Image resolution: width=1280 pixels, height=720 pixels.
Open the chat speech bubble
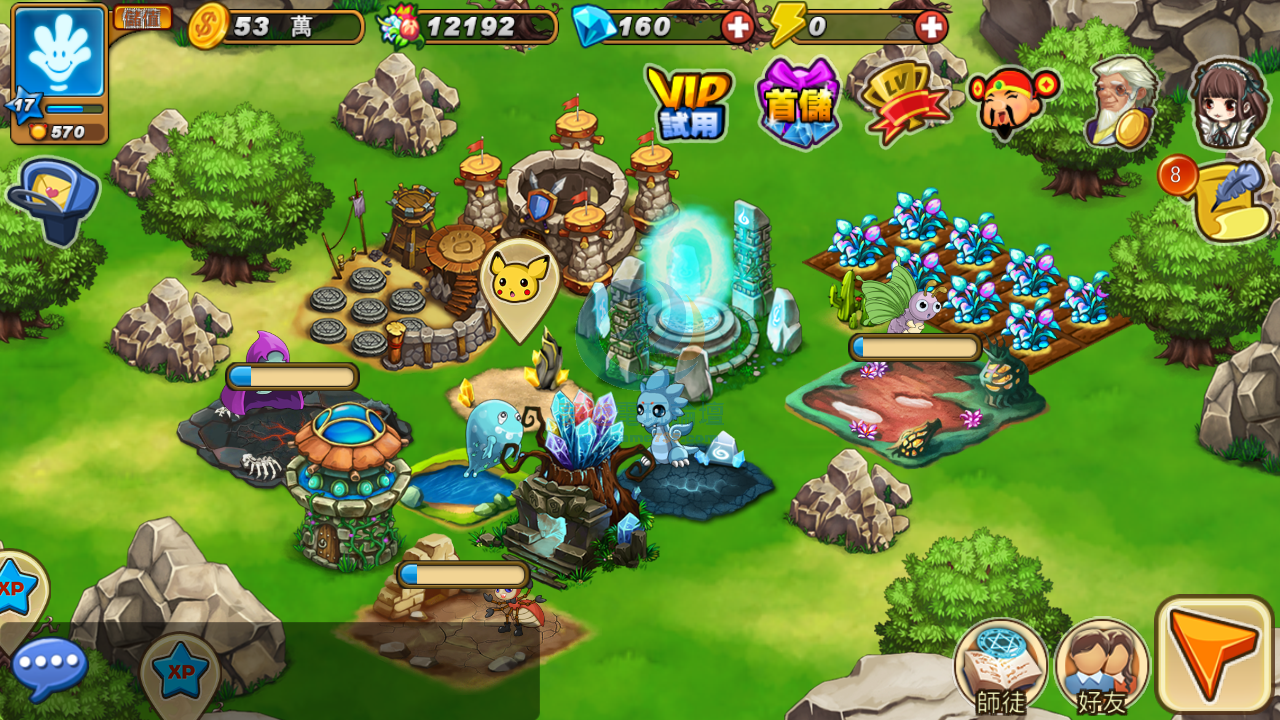coord(50,668)
